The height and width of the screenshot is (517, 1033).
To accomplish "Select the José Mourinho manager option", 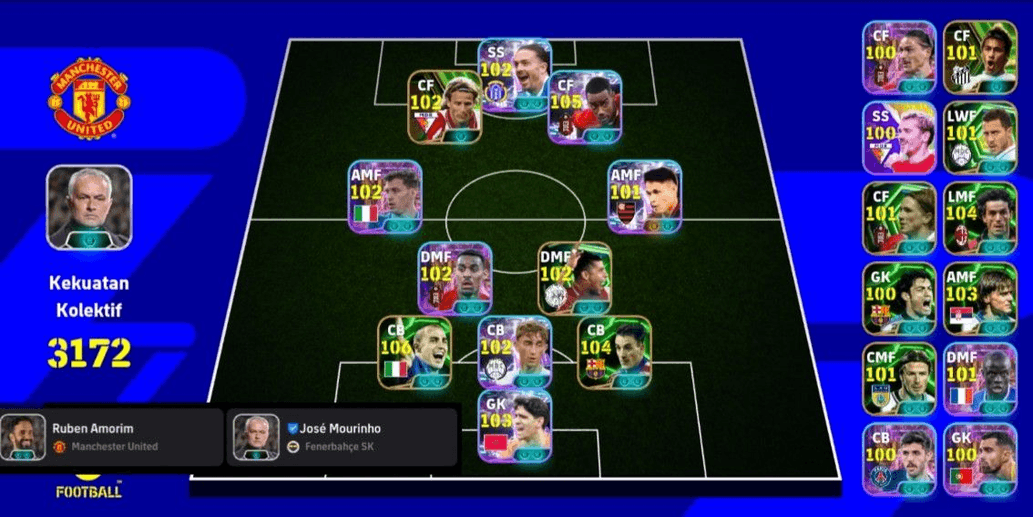I will (342, 436).
